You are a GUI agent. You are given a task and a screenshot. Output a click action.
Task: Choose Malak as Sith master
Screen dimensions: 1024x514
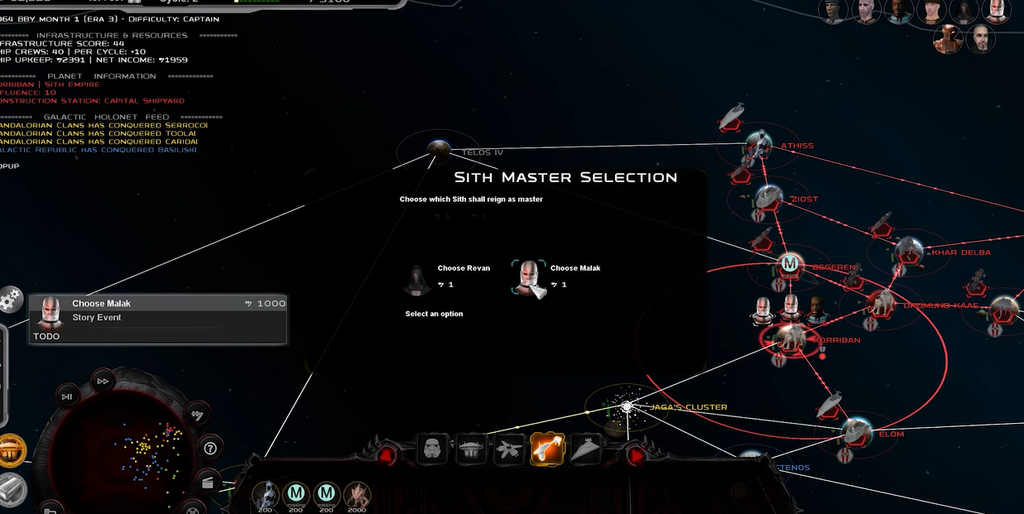coord(531,278)
